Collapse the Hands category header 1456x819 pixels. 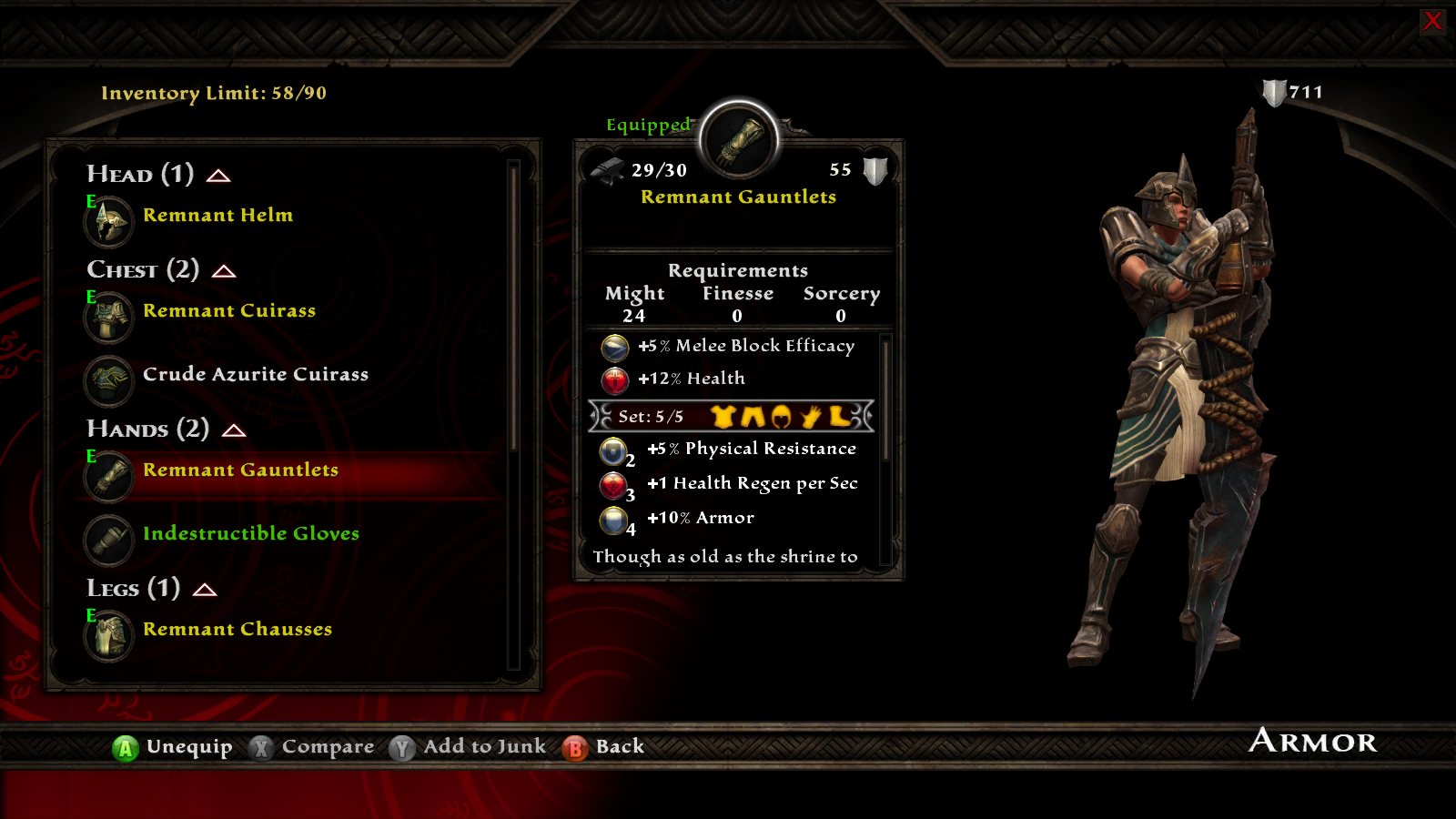pyautogui.click(x=234, y=430)
